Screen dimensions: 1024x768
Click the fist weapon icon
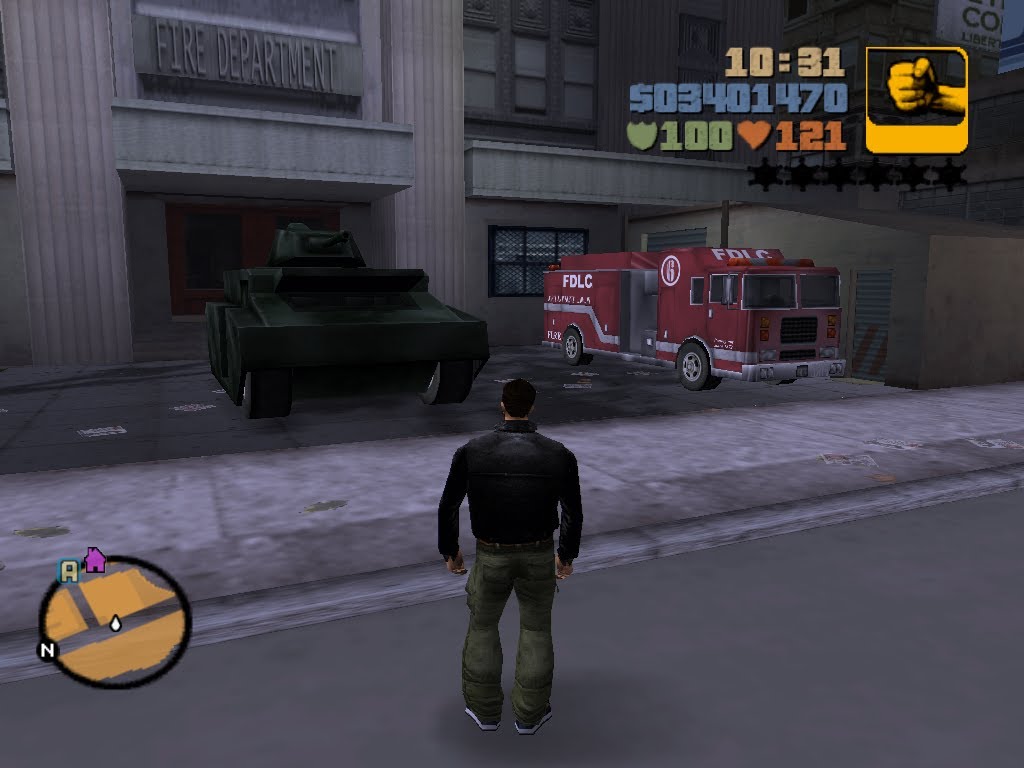tap(916, 99)
